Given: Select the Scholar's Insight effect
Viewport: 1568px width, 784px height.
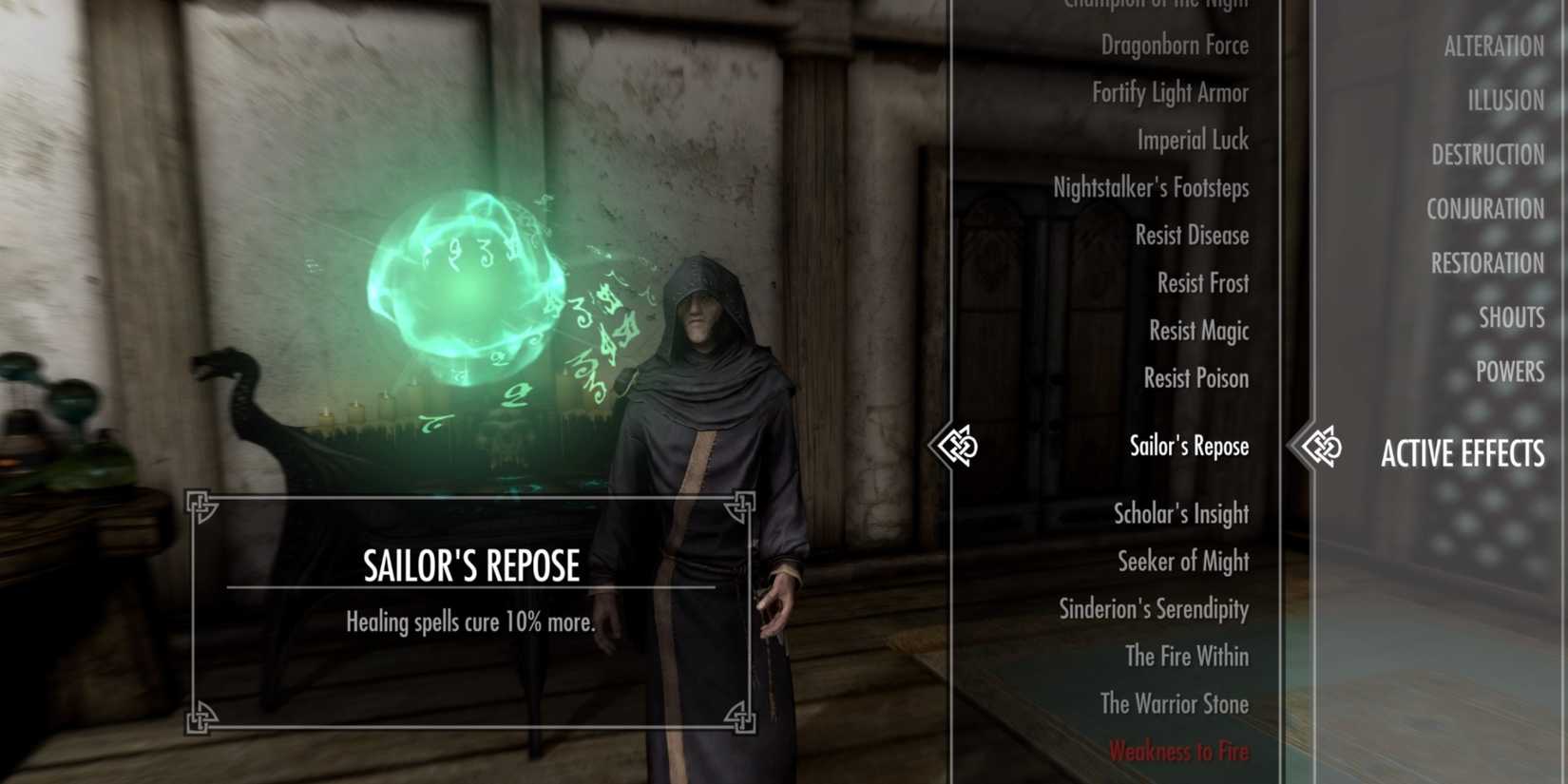Looking at the screenshot, I should pos(1181,514).
